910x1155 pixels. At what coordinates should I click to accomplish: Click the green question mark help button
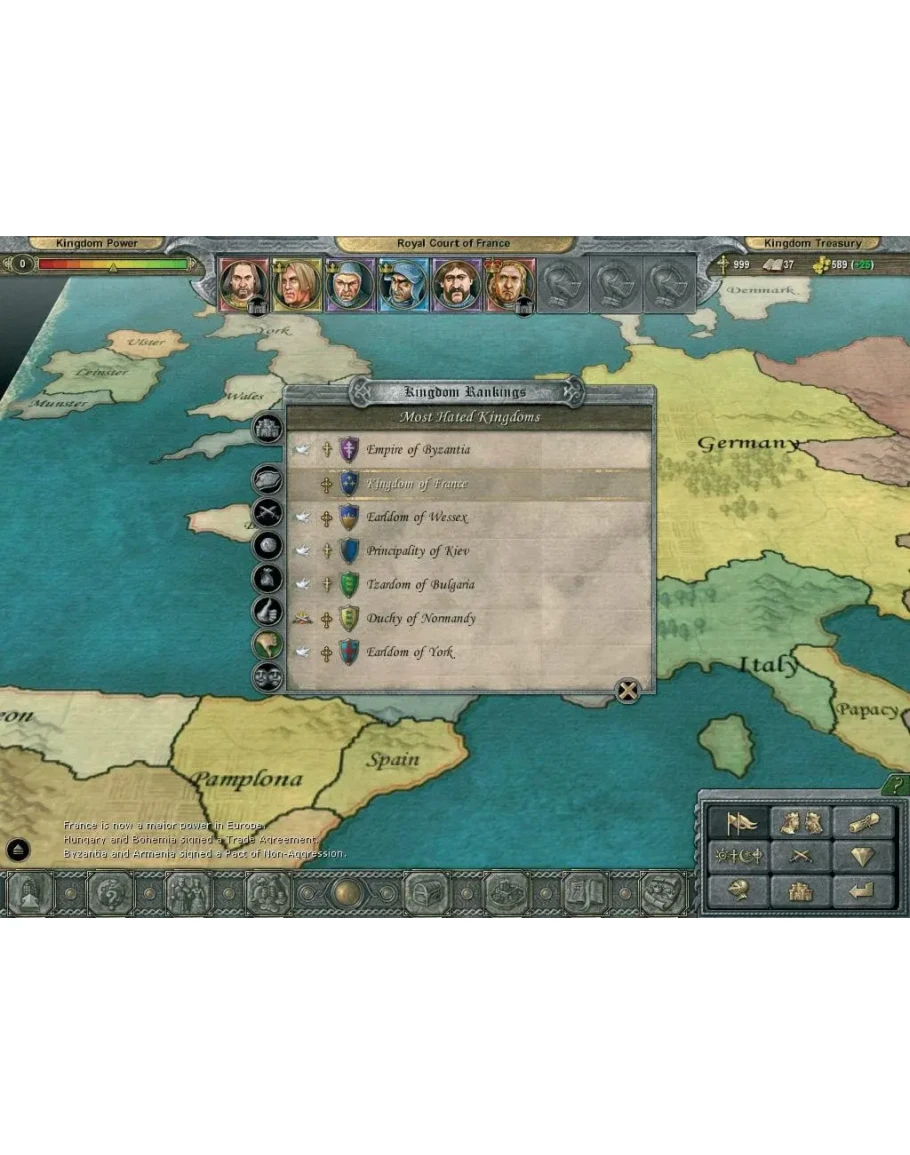(897, 786)
